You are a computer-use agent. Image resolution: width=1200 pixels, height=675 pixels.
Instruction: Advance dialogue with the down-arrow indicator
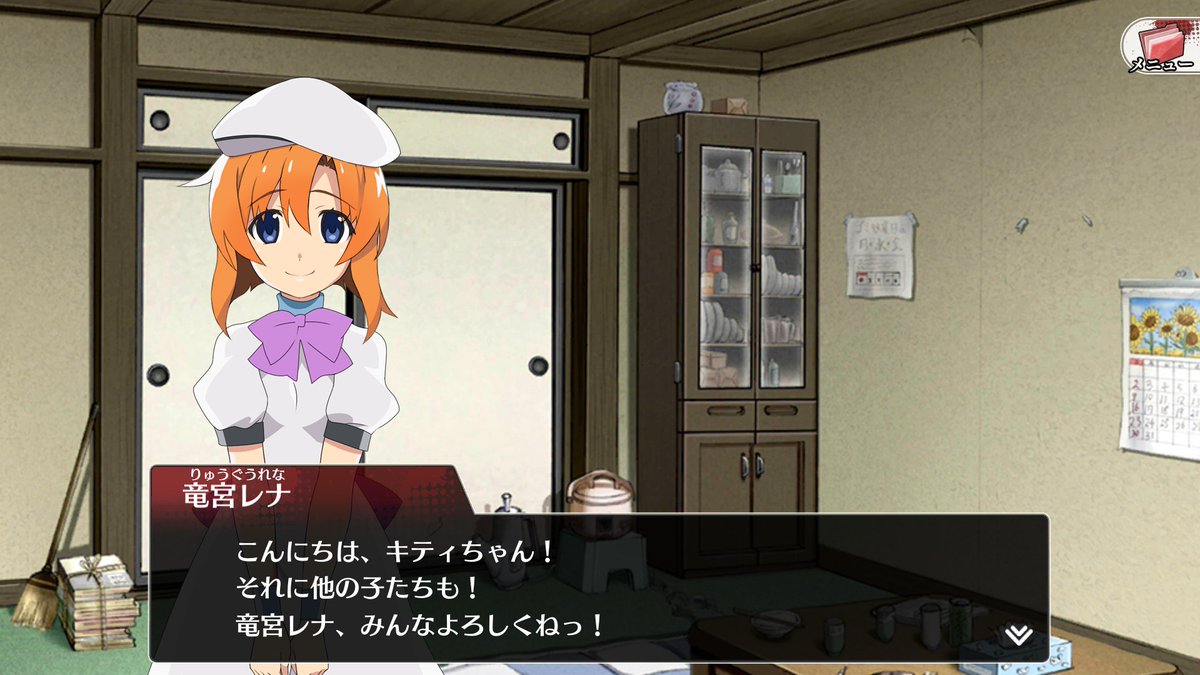coord(1019,636)
